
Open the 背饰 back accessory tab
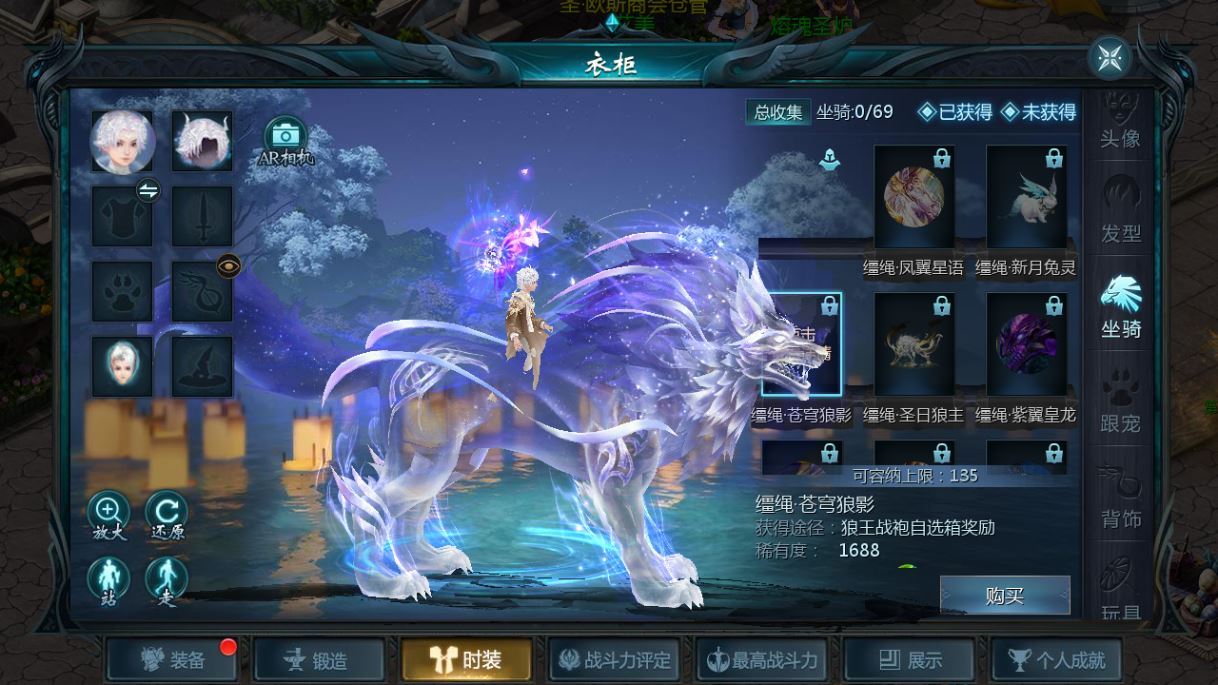1120,499
